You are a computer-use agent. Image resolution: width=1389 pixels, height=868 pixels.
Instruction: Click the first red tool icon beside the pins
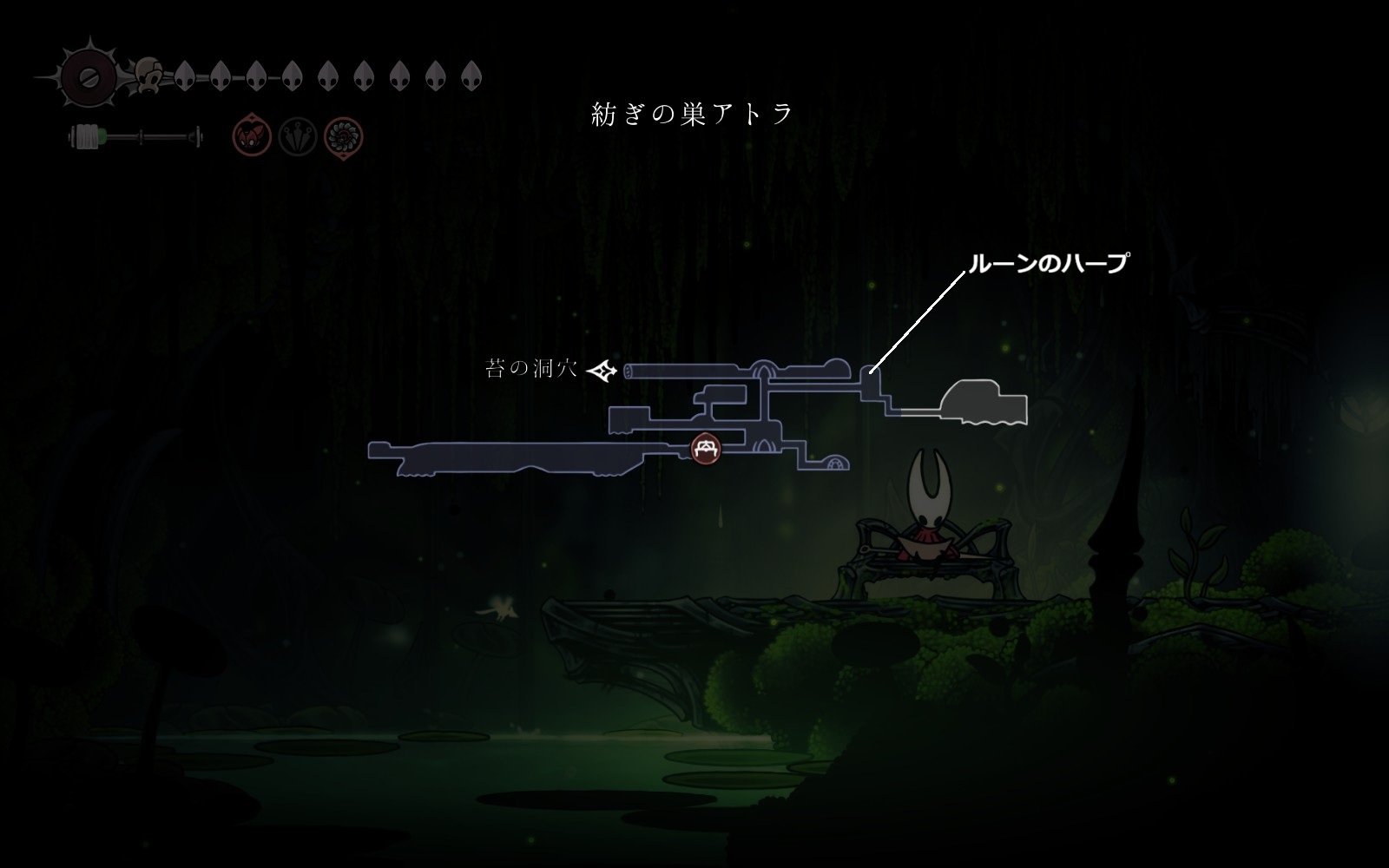tap(252, 137)
